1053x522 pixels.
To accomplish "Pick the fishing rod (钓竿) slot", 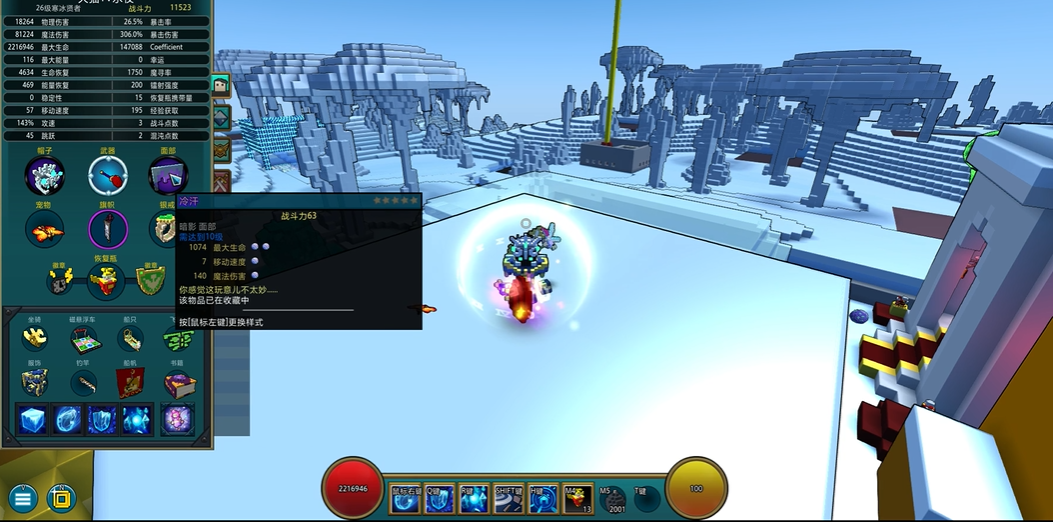I will (x=84, y=381).
